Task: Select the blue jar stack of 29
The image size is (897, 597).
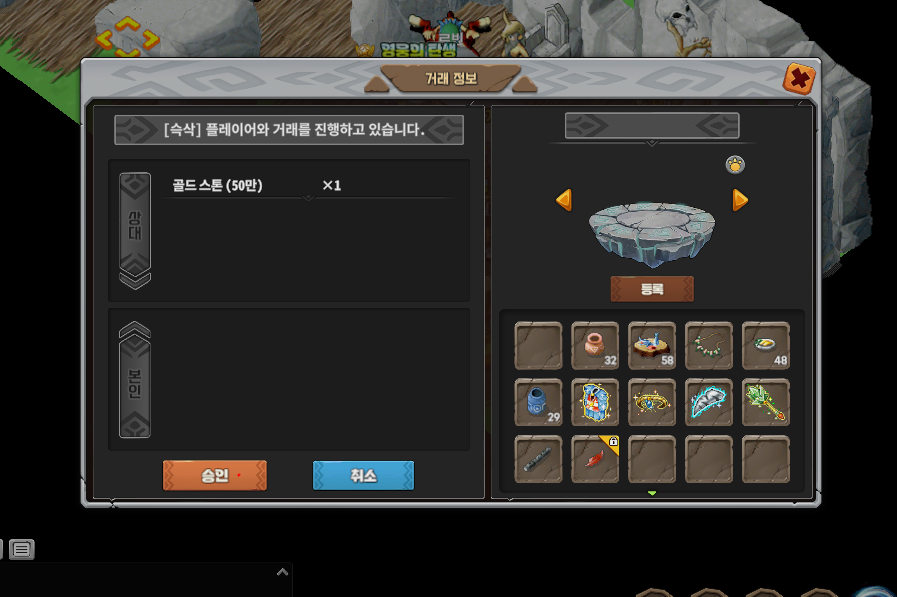Action: click(x=538, y=403)
